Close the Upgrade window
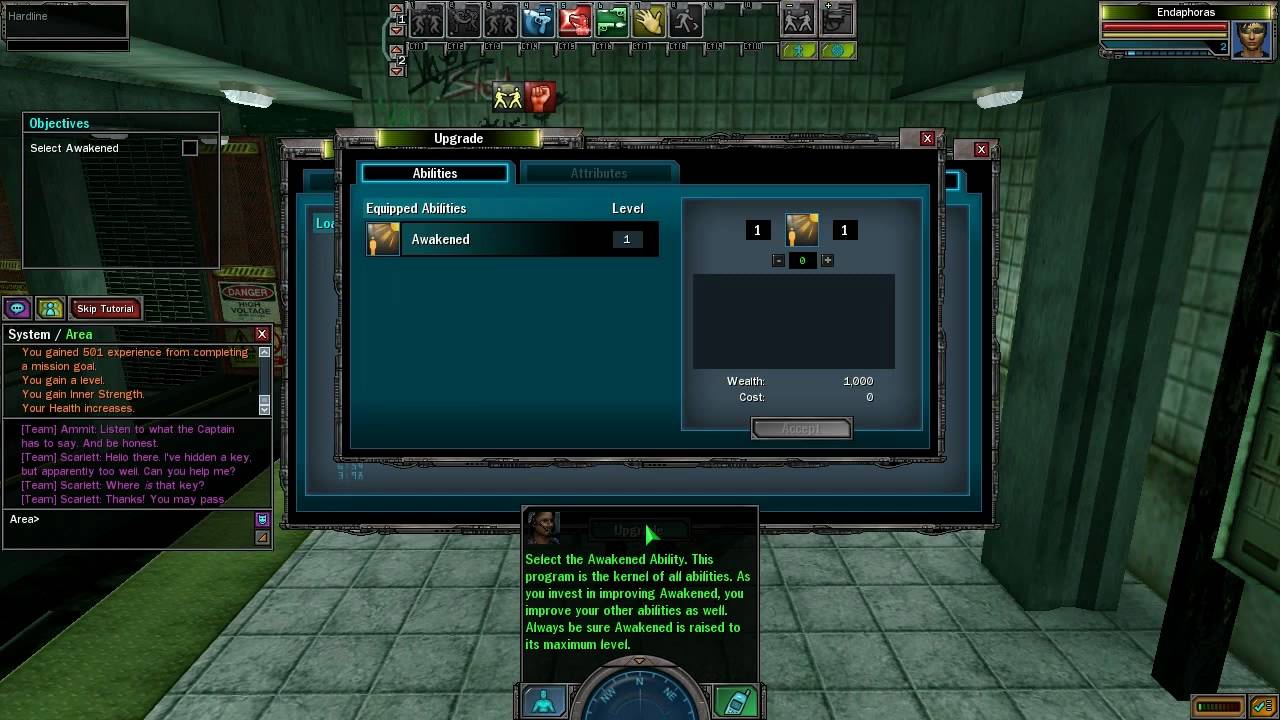The width and height of the screenshot is (1280, 720). click(927, 138)
